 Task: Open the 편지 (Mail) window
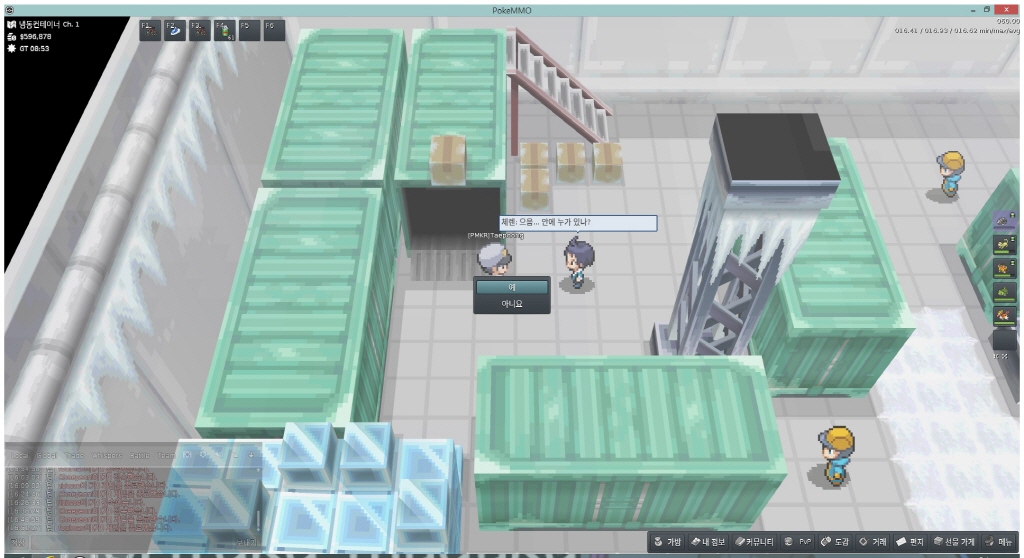click(910, 542)
